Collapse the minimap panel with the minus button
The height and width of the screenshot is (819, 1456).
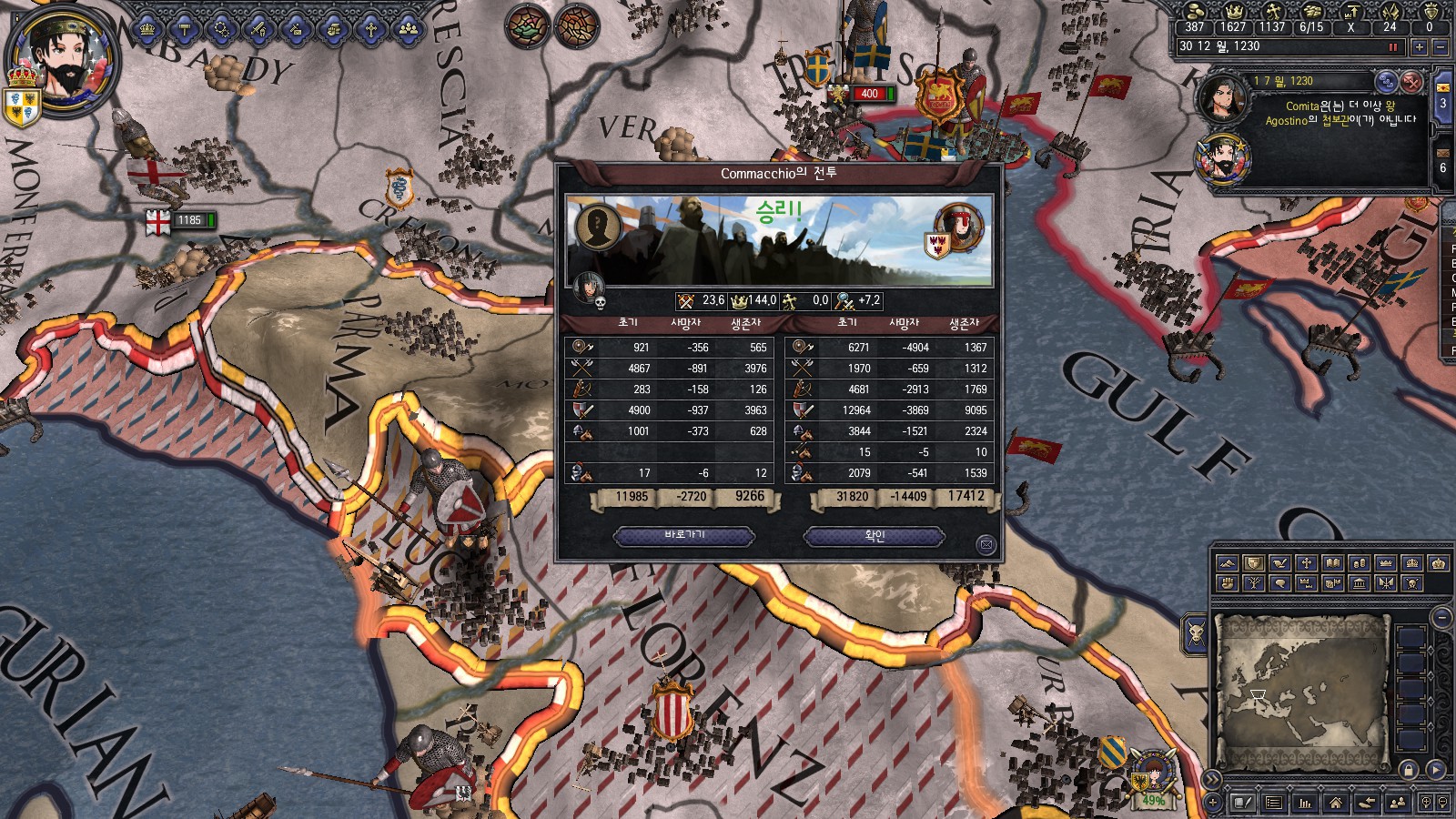[x=1441, y=617]
